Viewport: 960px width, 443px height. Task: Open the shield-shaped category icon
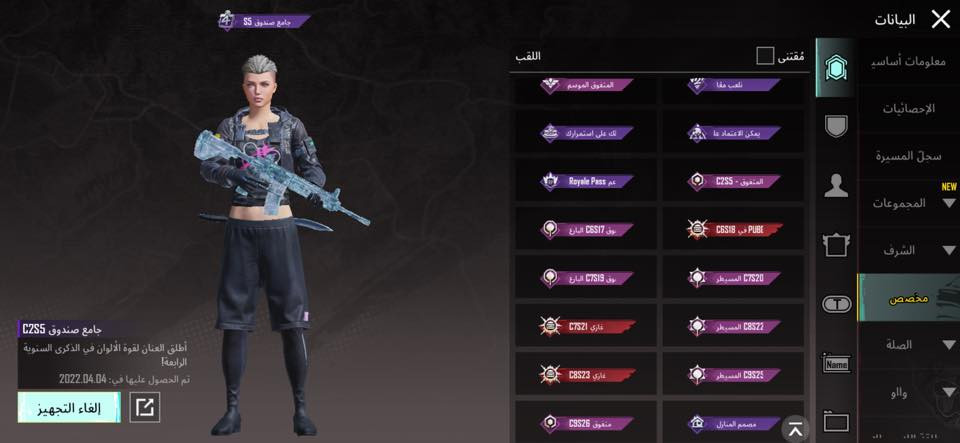coord(835,126)
